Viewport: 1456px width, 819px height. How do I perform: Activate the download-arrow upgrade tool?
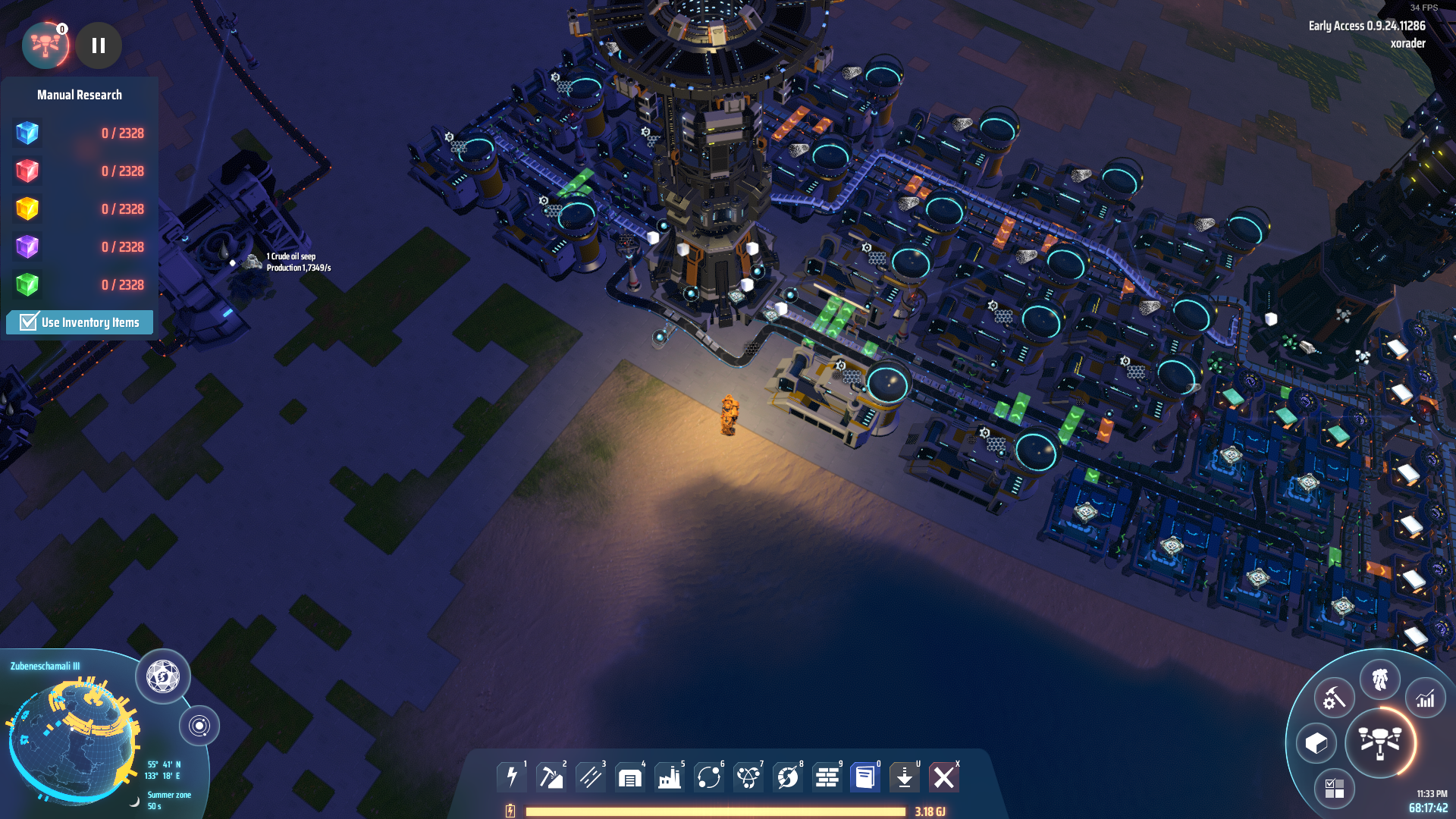click(x=905, y=777)
